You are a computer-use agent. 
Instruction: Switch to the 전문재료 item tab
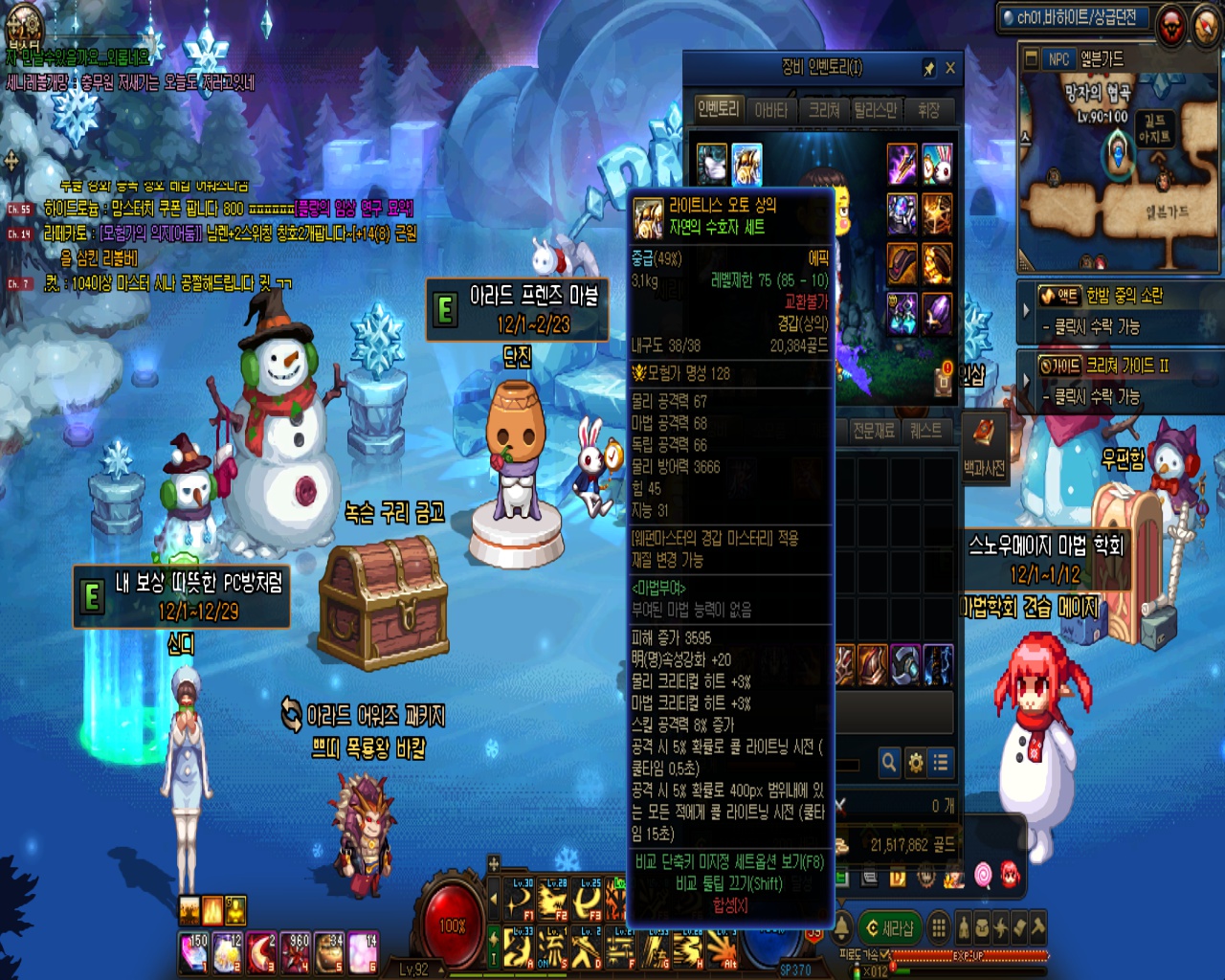pos(874,431)
